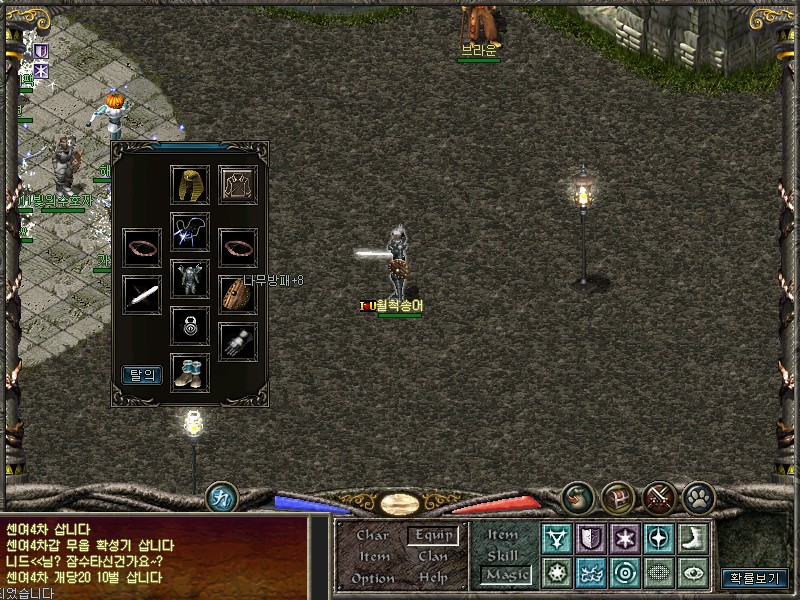Viewport: 800px width, 600px height.
Task: Select the wooden shield slot
Action: pyautogui.click(x=236, y=293)
